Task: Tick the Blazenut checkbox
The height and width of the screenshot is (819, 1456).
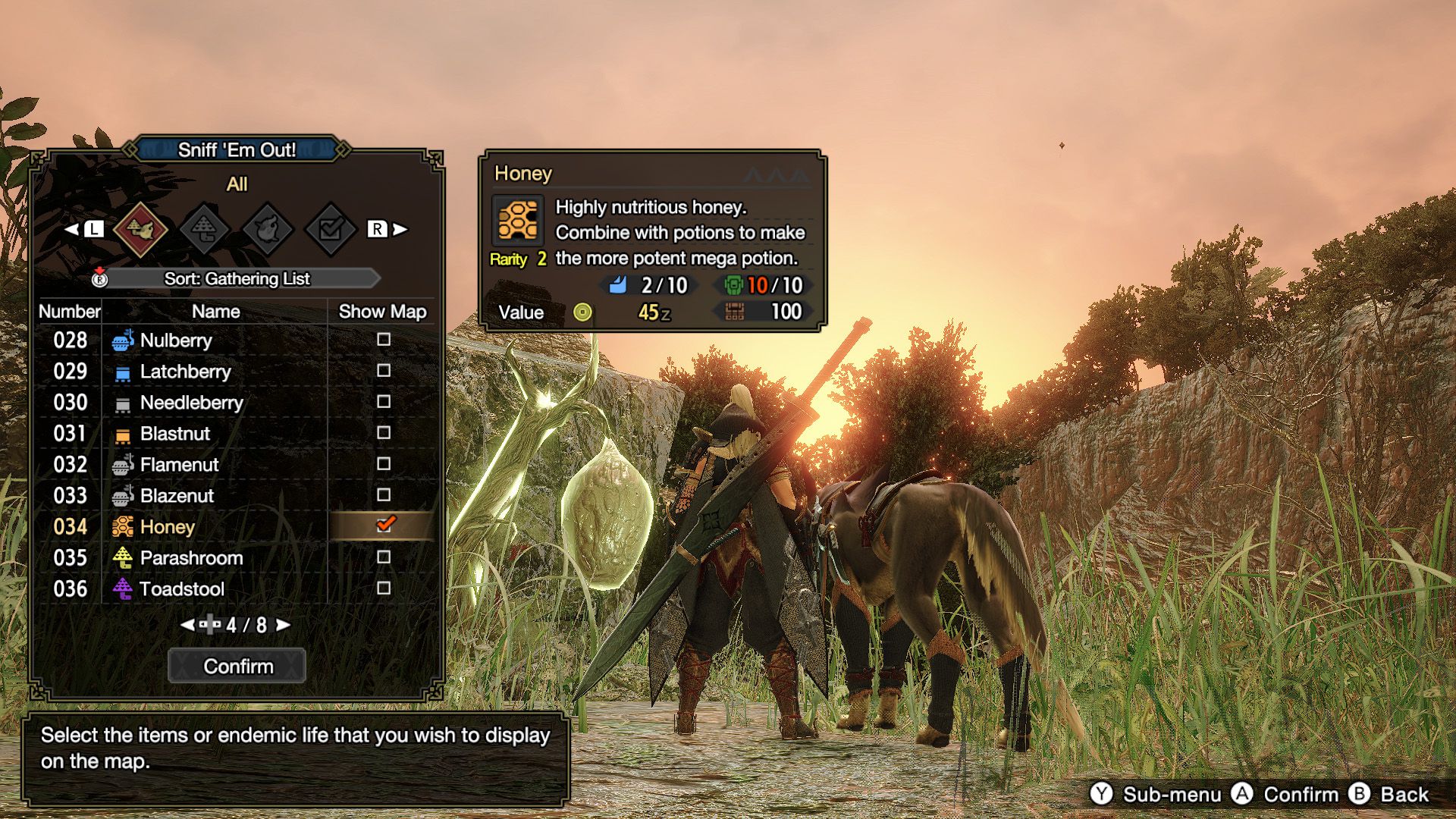Action: click(384, 495)
